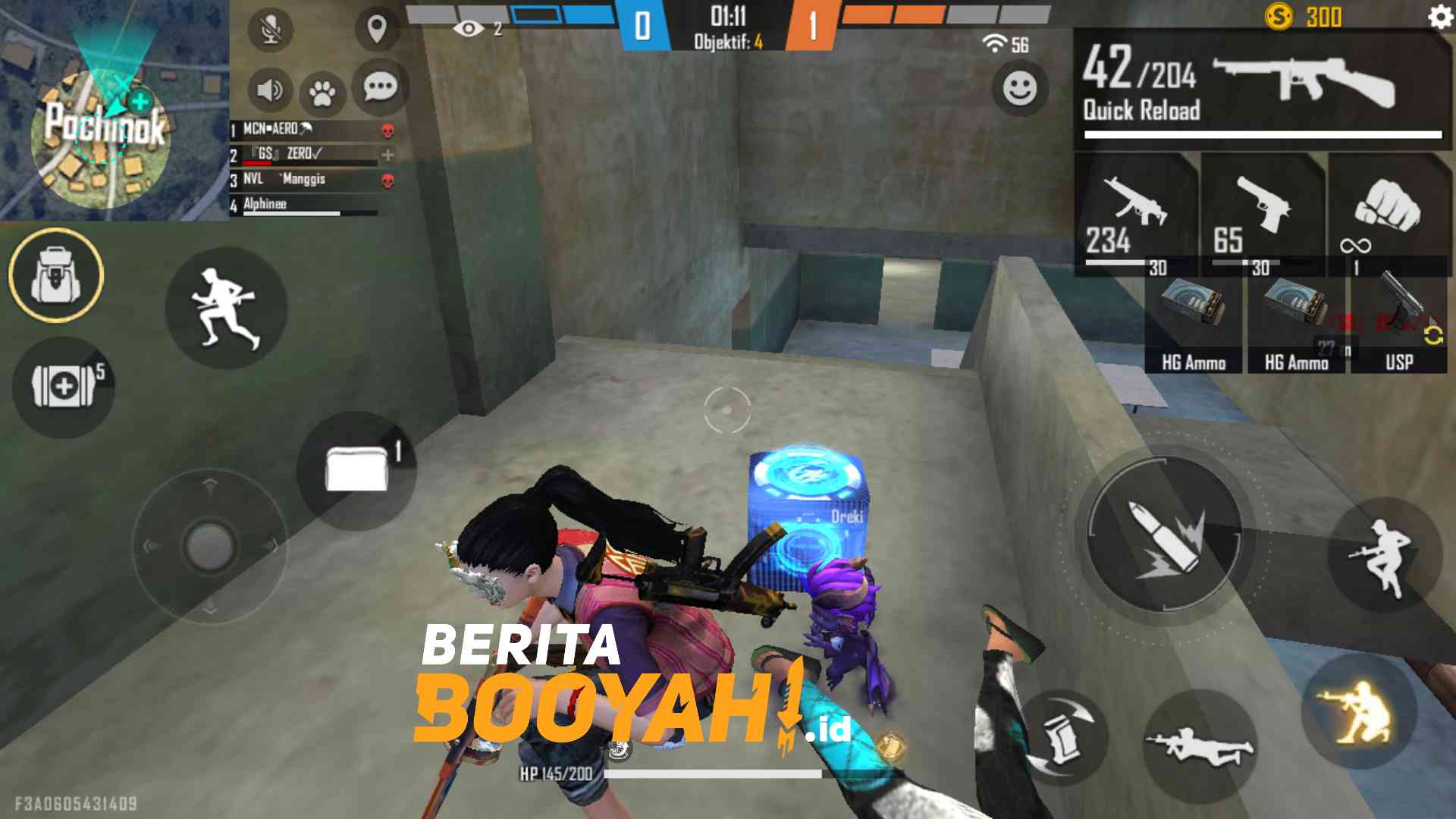The width and height of the screenshot is (1456, 819).
Task: Mute the microphone
Action: pyautogui.click(x=271, y=27)
